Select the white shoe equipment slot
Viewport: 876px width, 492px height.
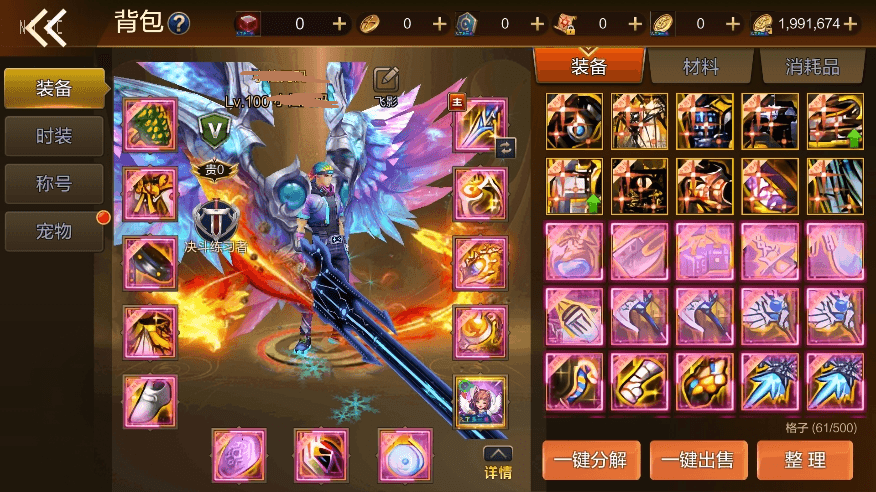pos(150,401)
